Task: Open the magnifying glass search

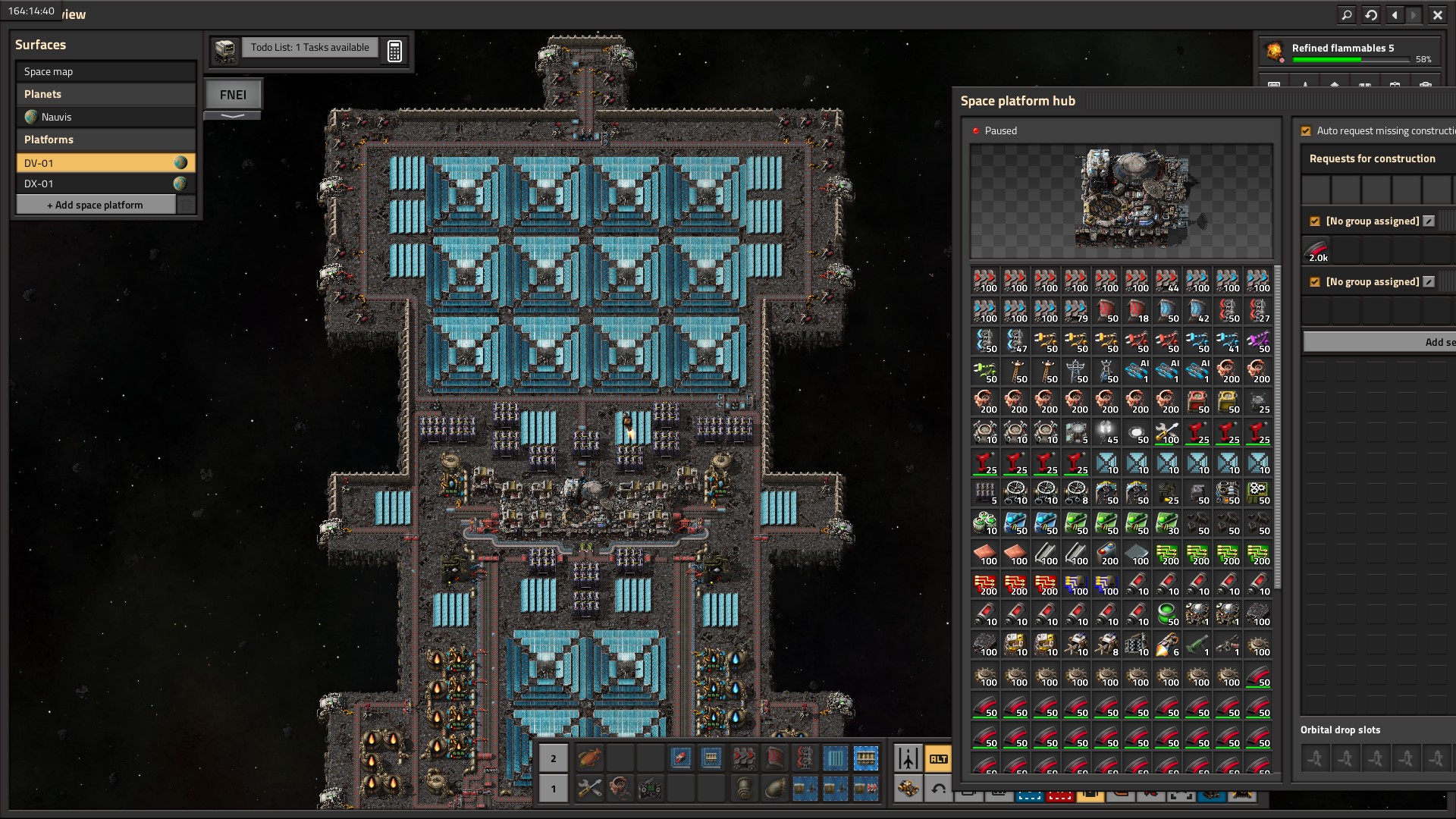Action: (1346, 14)
